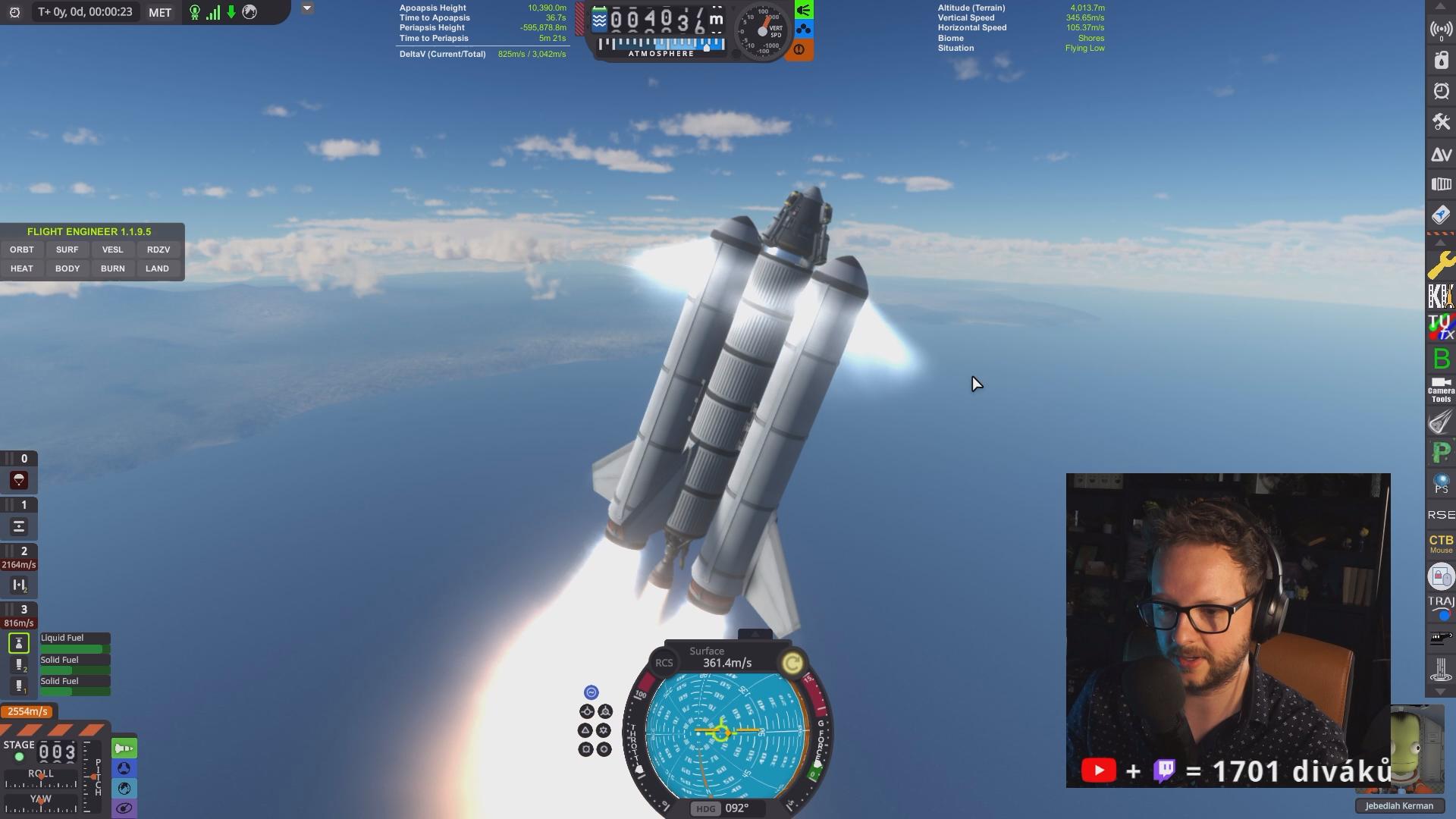This screenshot has width=1456, height=819.
Task: Select the VESL tab in Flight Engineer
Action: point(112,249)
